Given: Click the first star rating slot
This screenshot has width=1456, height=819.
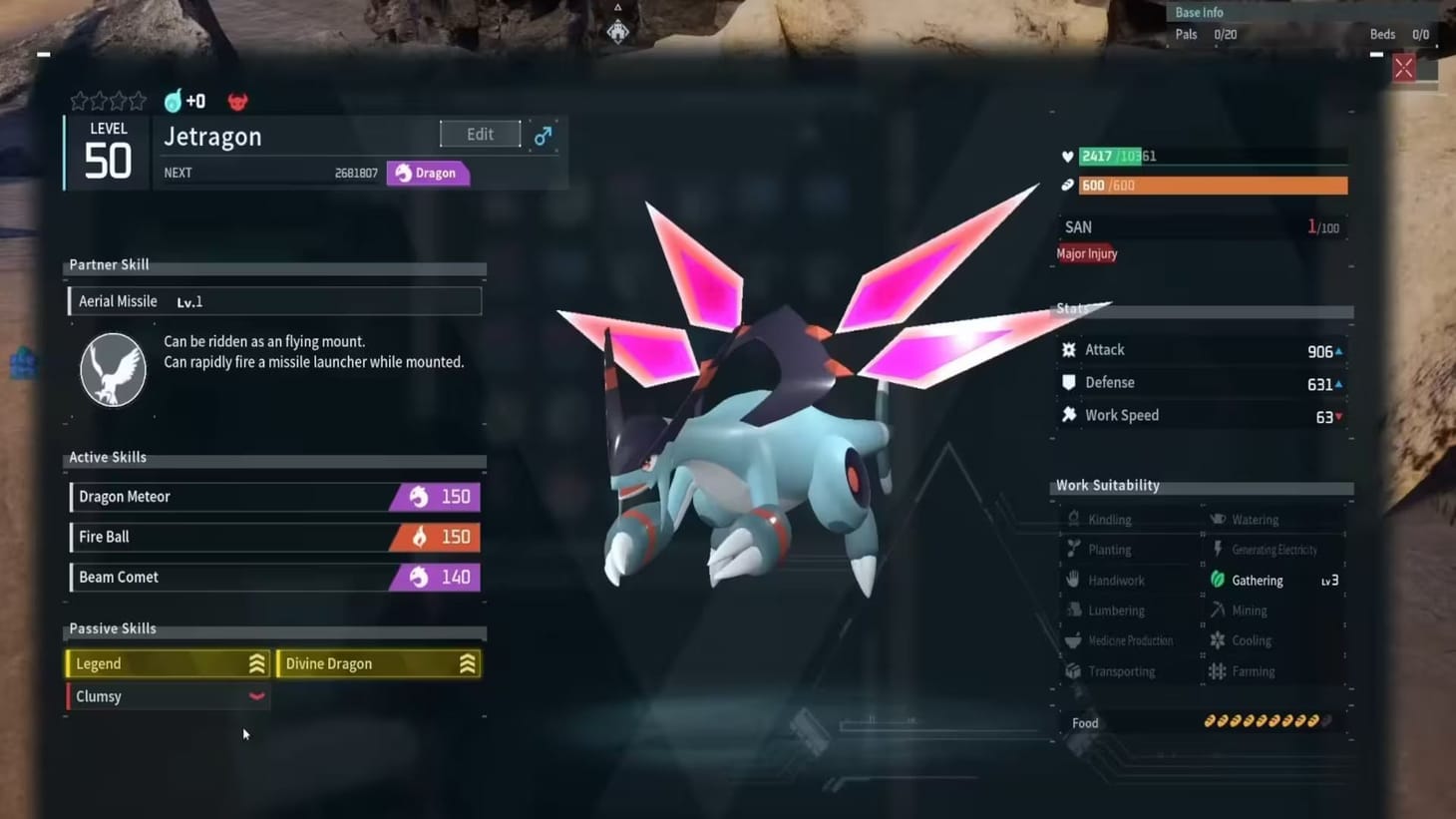Looking at the screenshot, I should tap(78, 100).
